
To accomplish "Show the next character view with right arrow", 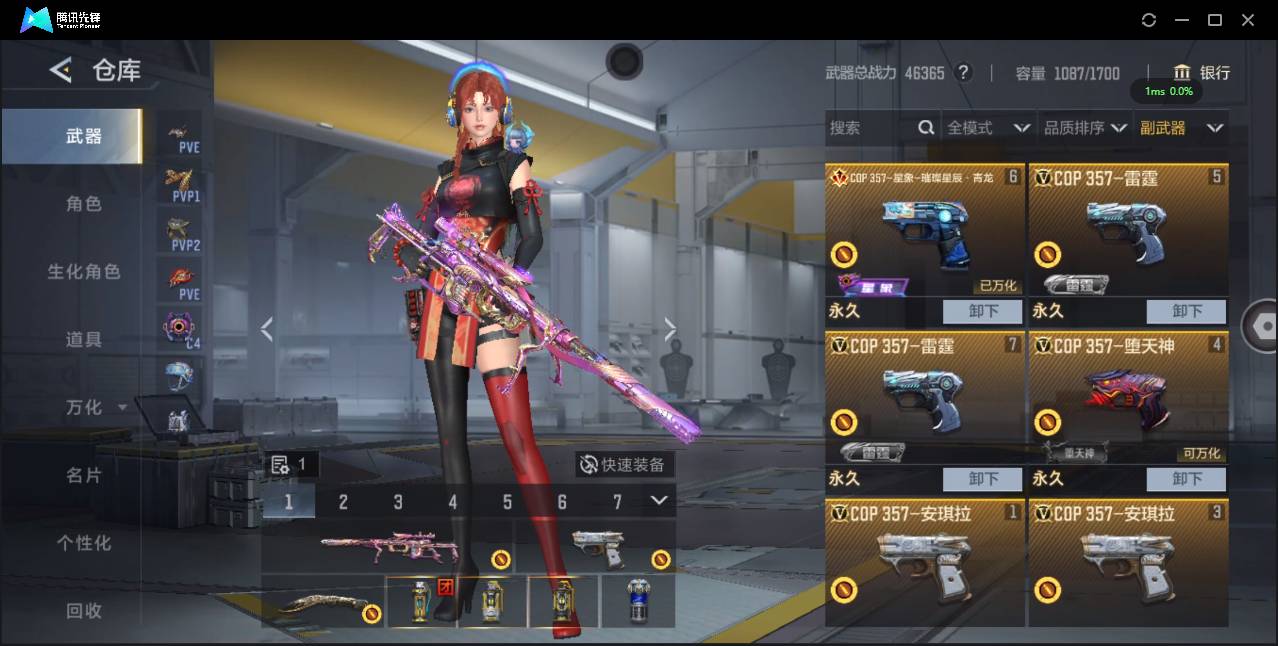I will tap(670, 329).
